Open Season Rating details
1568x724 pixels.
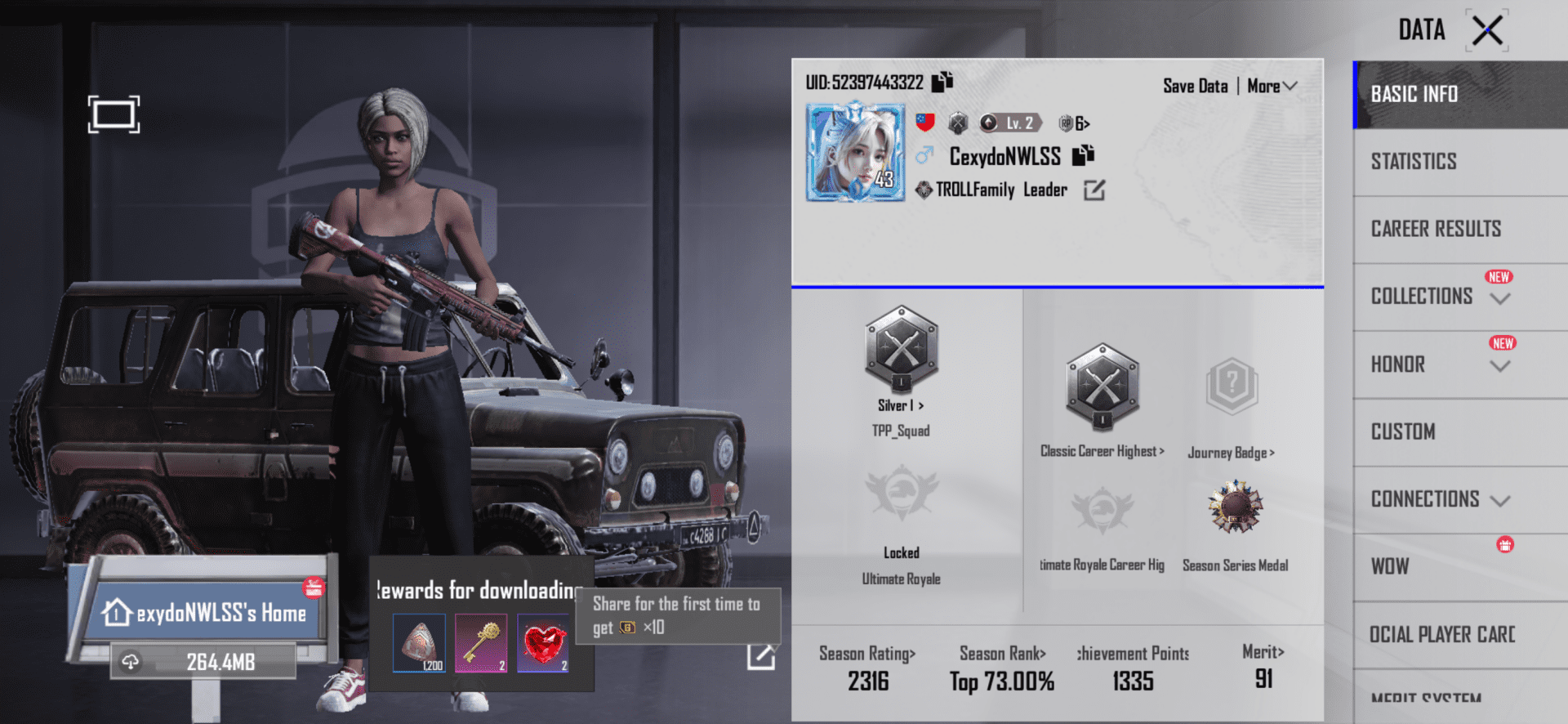867,654
